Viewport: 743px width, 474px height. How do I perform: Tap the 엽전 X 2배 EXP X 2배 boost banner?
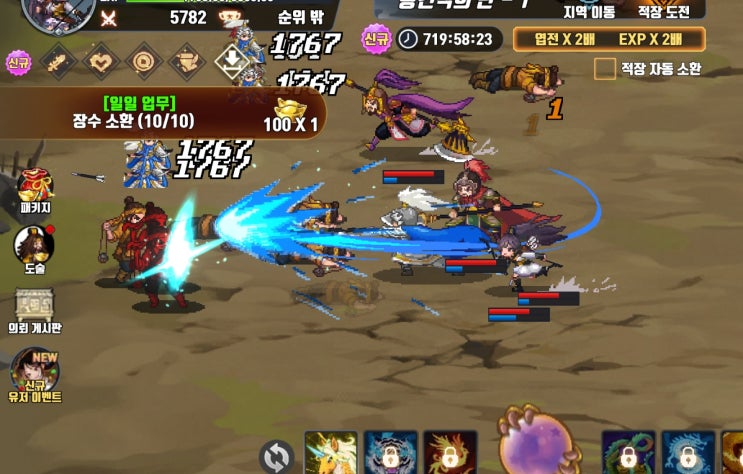point(609,39)
